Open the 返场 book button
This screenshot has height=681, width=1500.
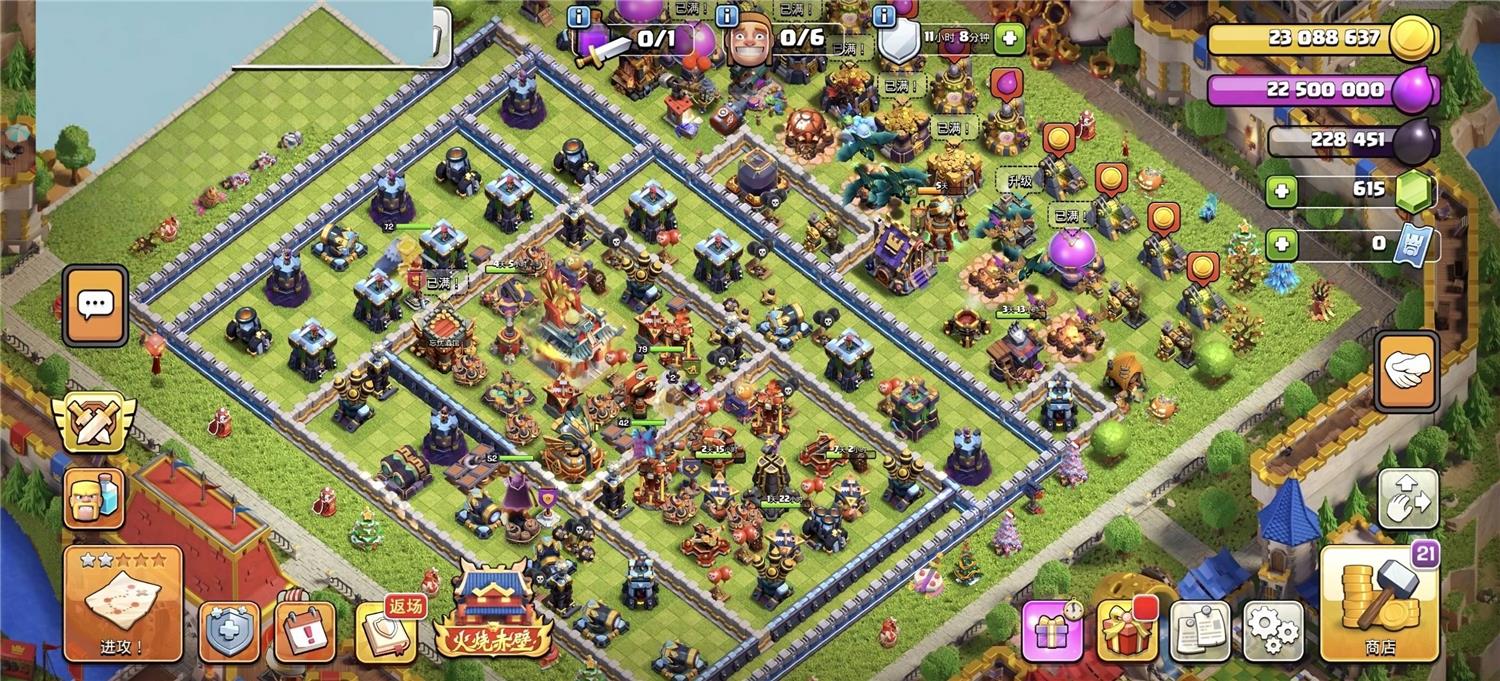pos(385,632)
